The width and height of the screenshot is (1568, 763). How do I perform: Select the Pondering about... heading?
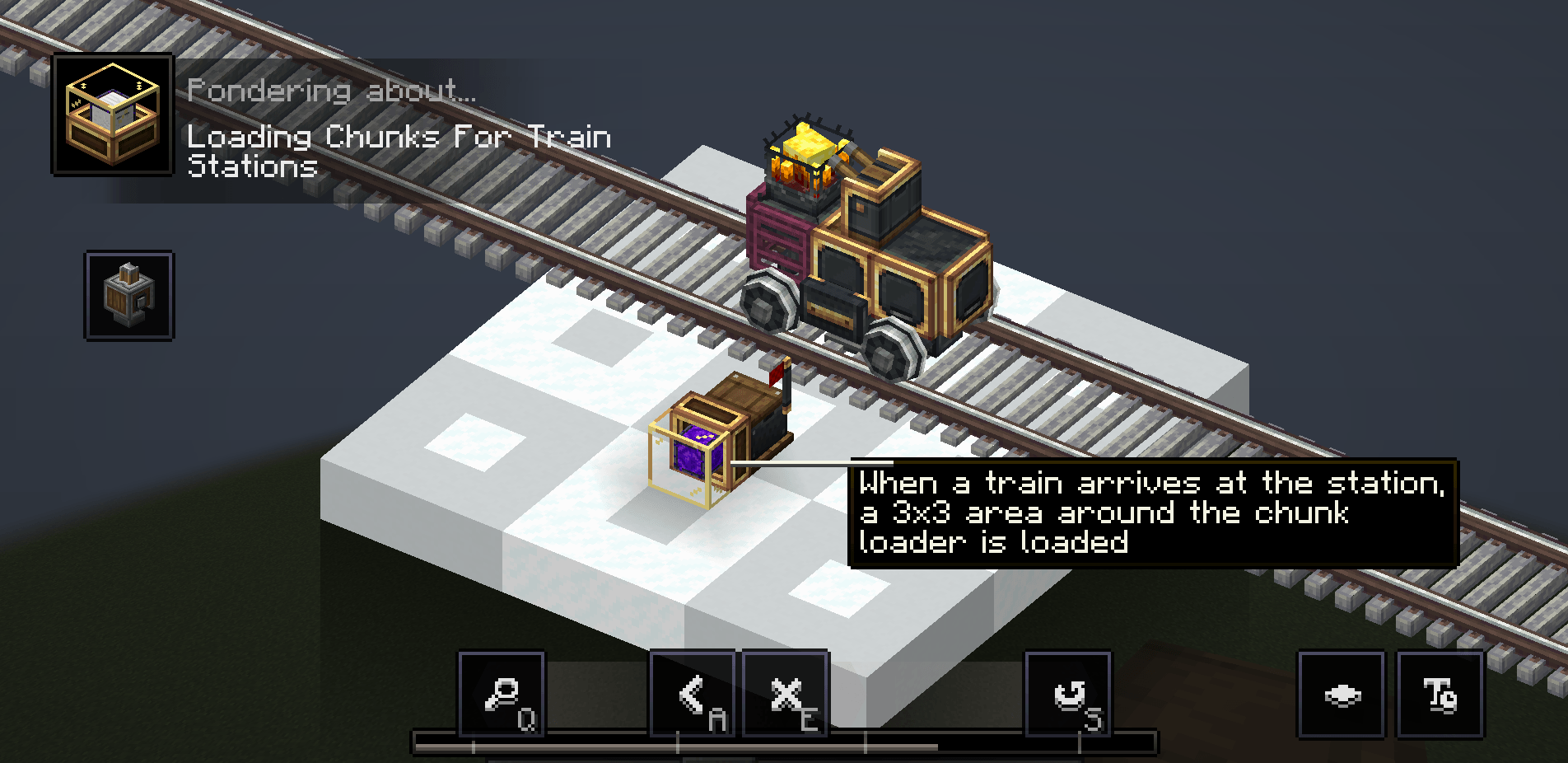[x=331, y=91]
